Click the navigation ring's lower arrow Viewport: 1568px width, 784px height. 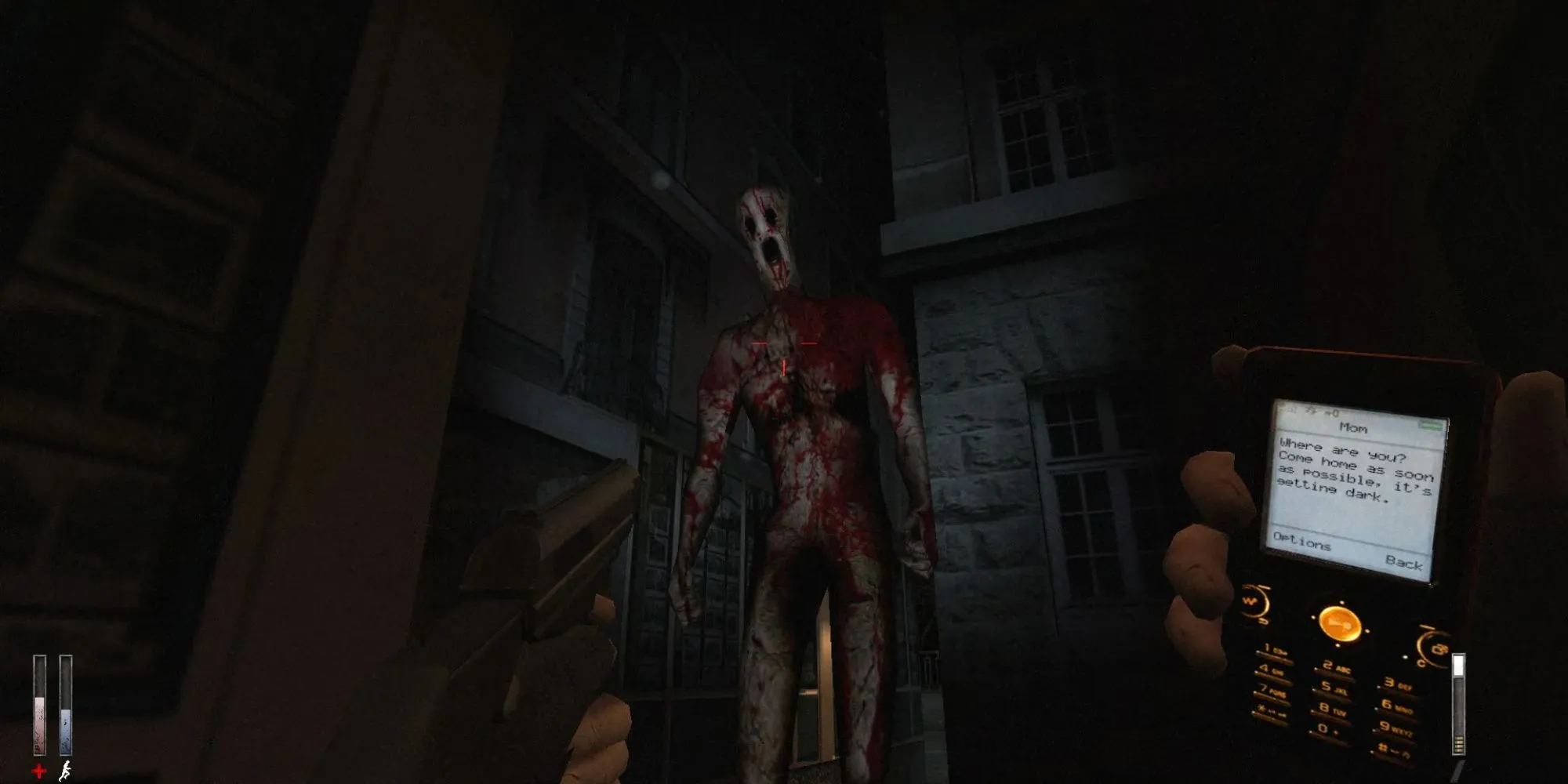pyautogui.click(x=1340, y=644)
